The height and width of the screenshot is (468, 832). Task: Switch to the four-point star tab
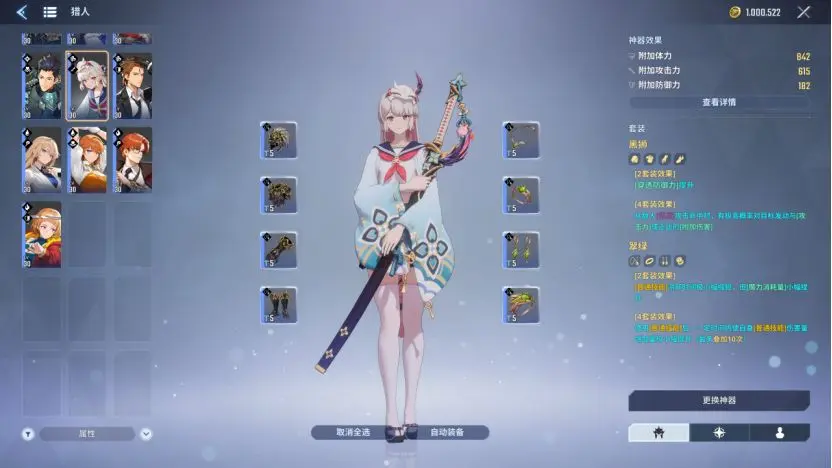tap(719, 433)
